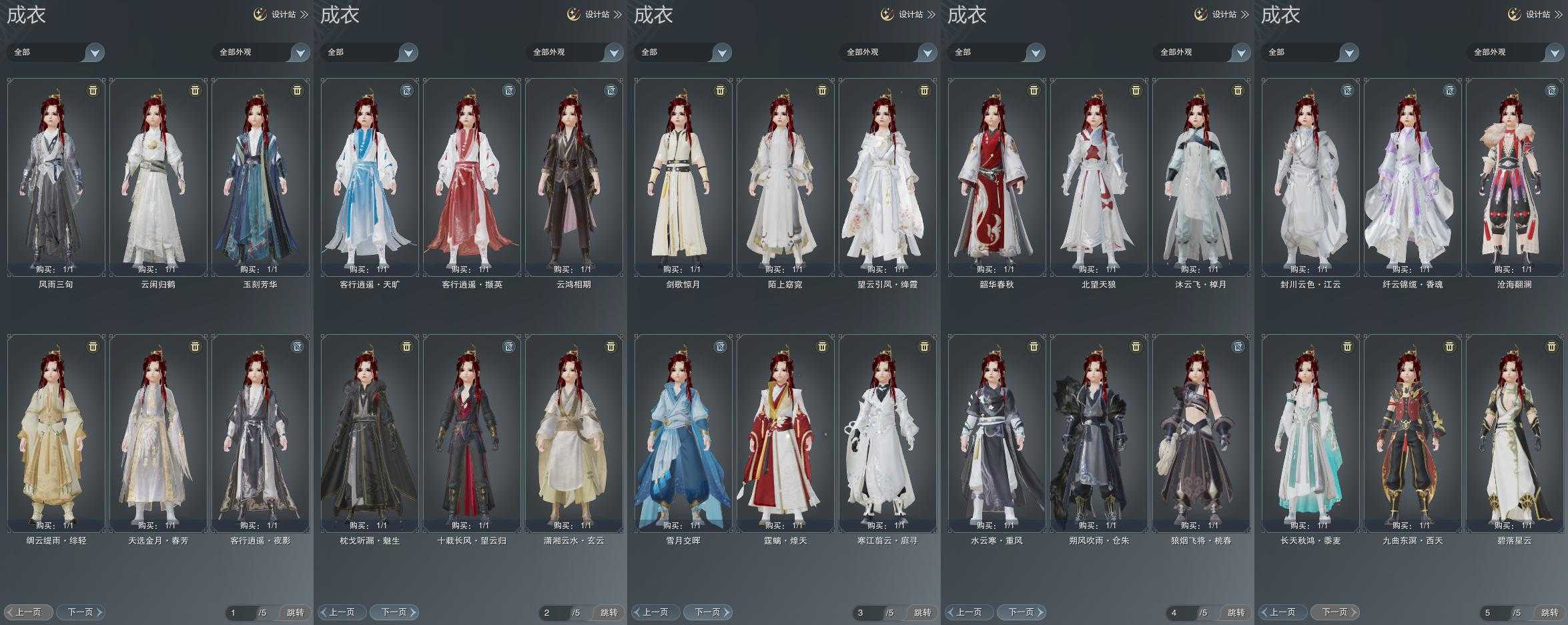Viewport: 1568px width, 625px height.
Task: Choose the 枕戈听漏·魅生 black cloak outfit
Action: (370, 433)
